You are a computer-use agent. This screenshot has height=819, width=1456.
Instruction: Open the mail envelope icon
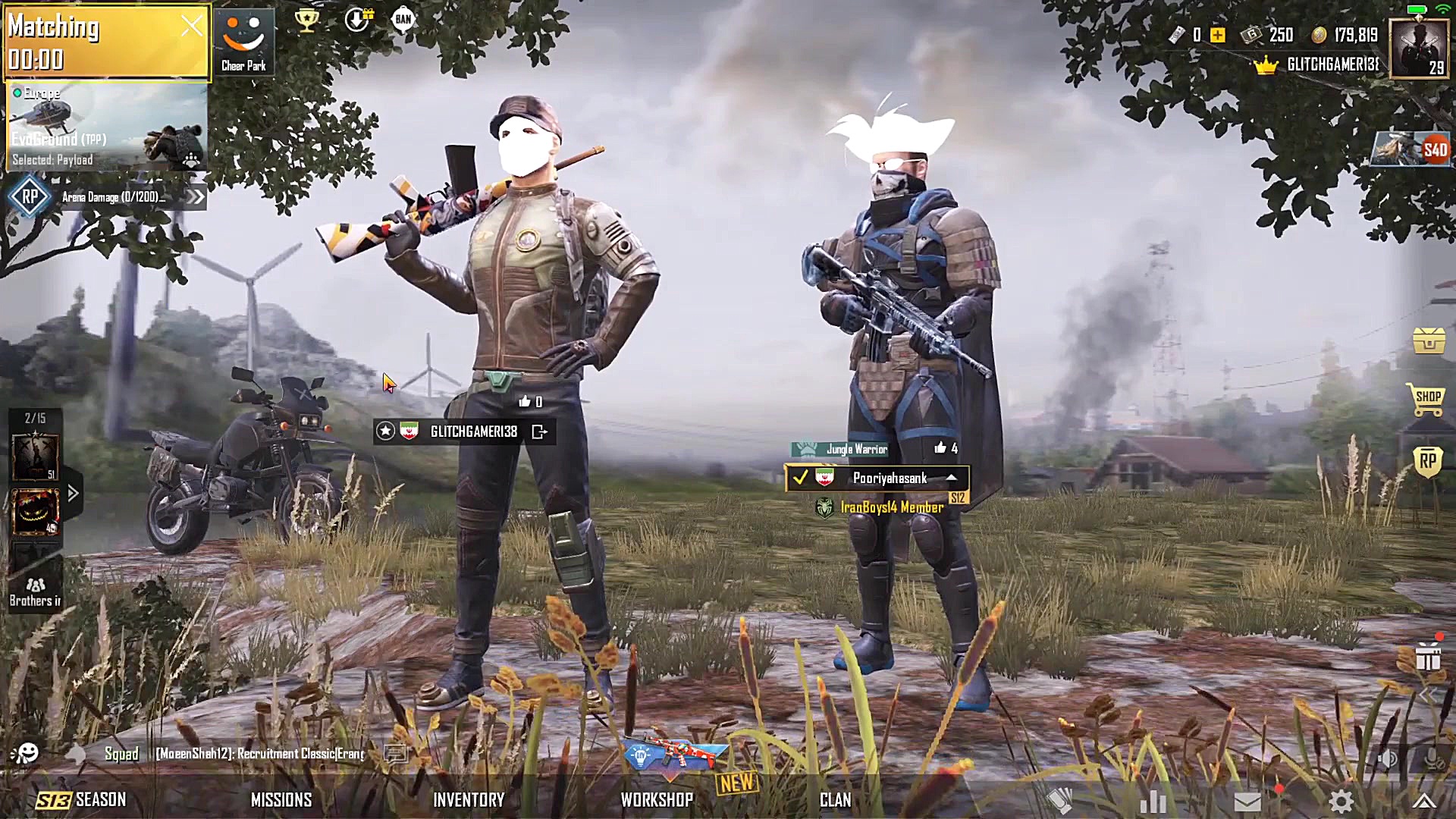coord(1247,802)
